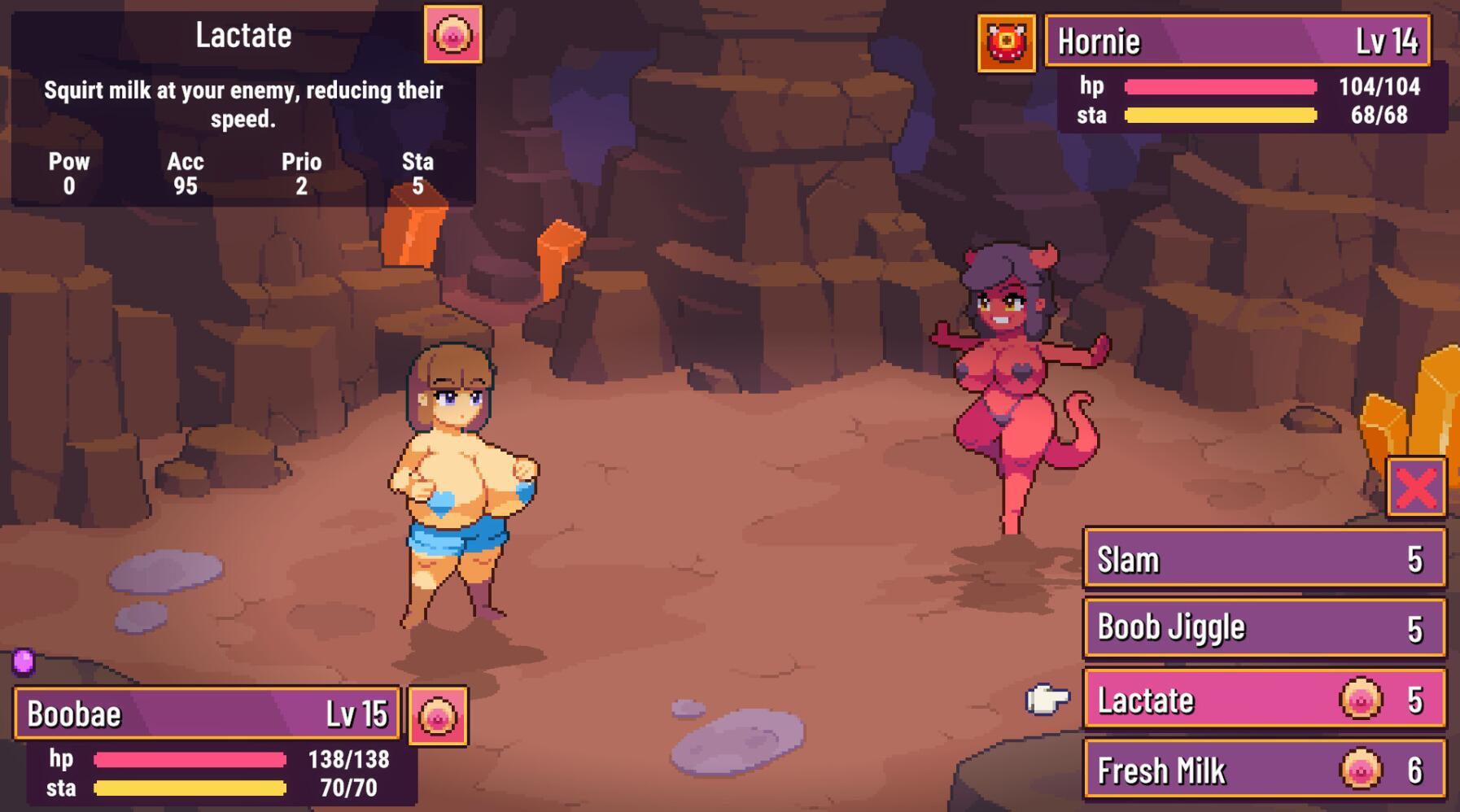Click the Boobae name label

tap(73, 714)
